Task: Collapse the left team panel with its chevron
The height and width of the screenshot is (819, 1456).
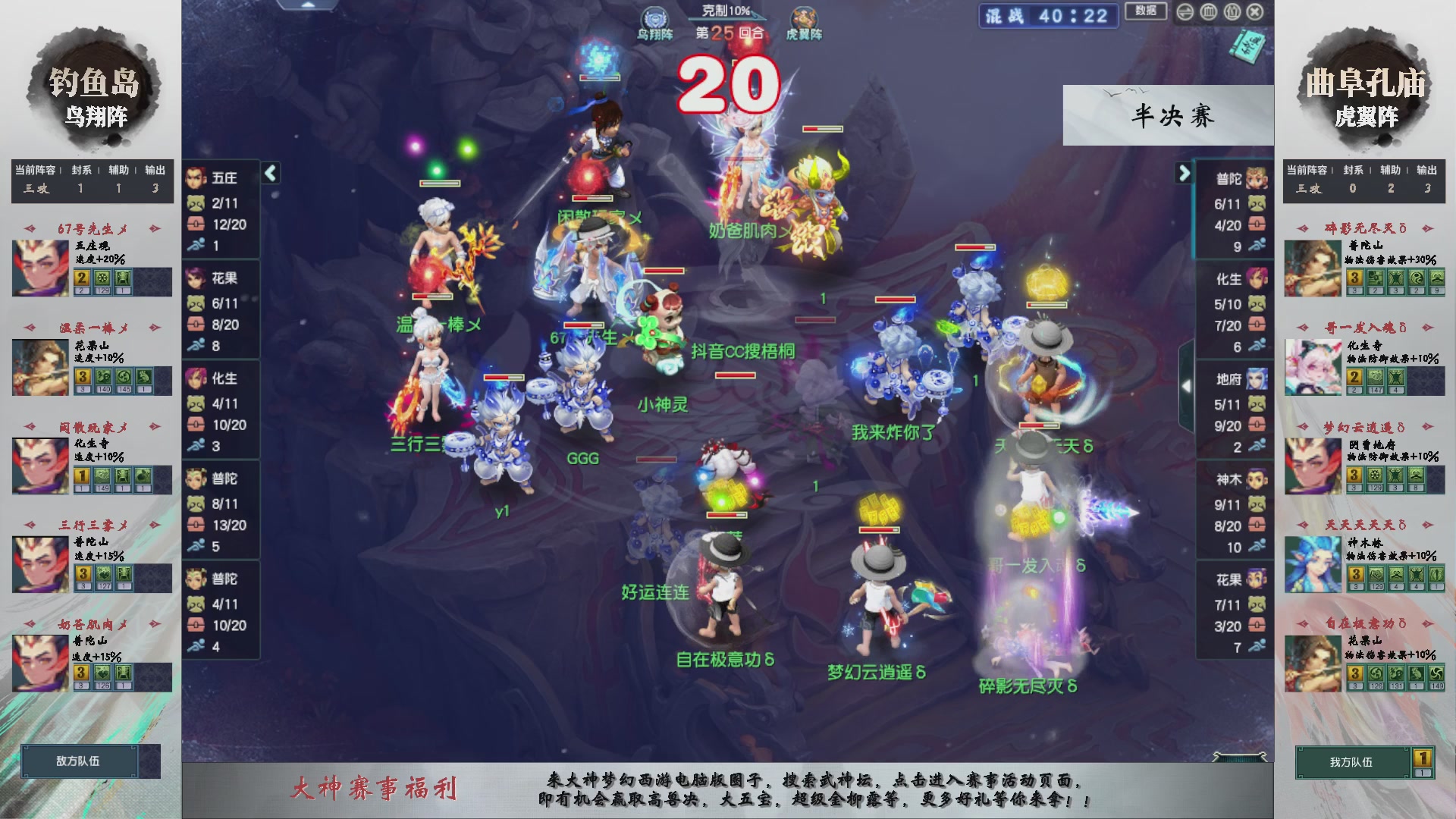Action: [271, 173]
